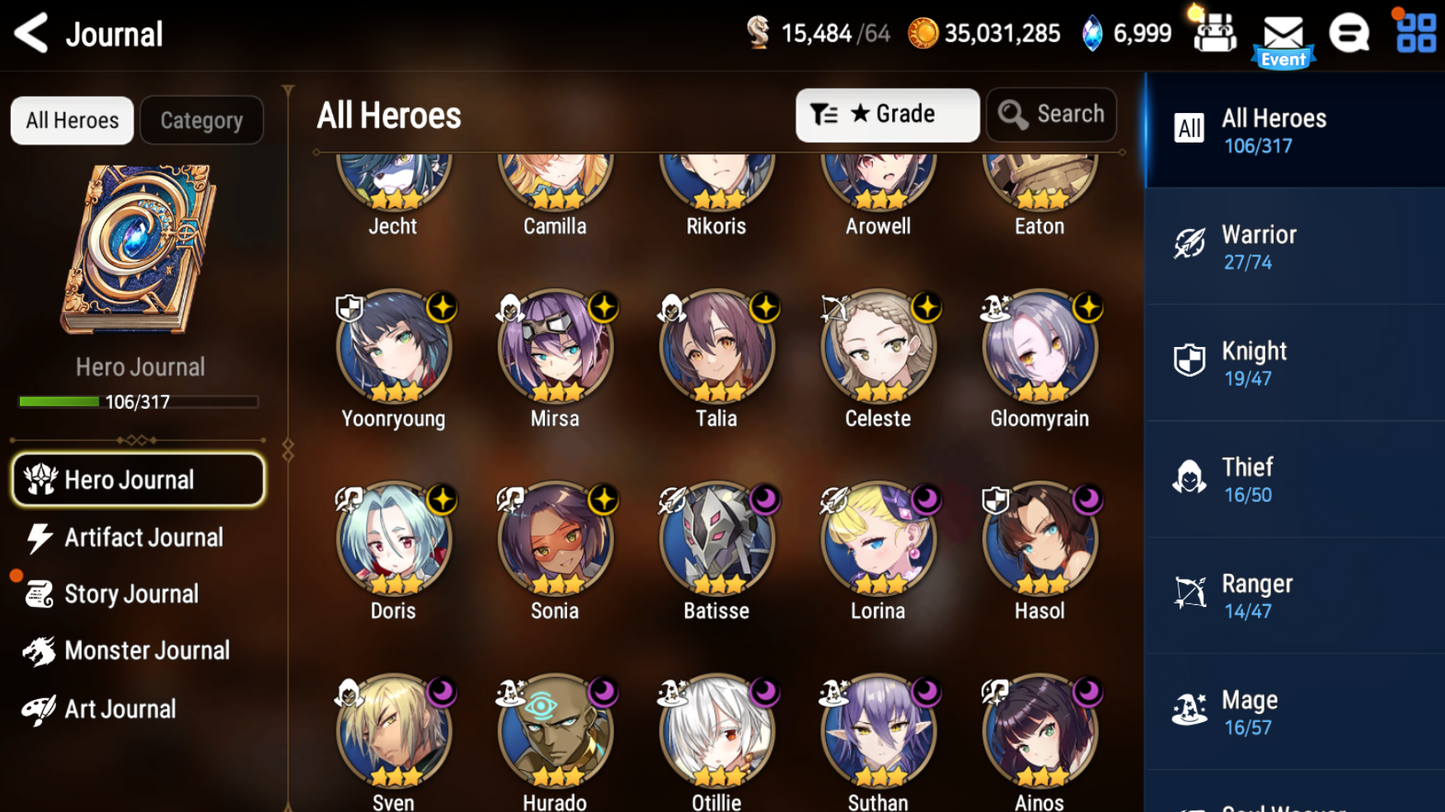Switch to the Category tab
The width and height of the screenshot is (1445, 812).
201,120
